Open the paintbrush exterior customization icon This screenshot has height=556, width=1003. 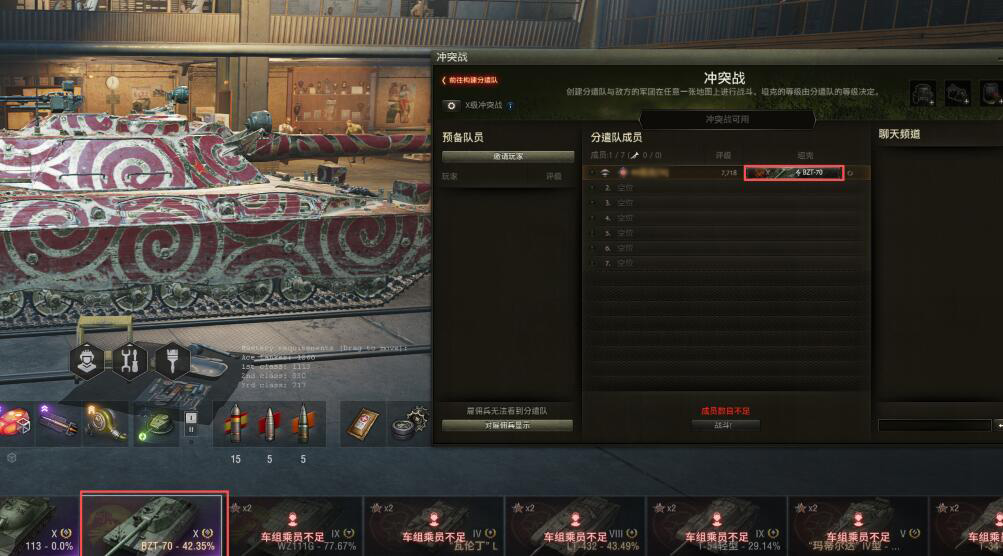(x=172, y=361)
